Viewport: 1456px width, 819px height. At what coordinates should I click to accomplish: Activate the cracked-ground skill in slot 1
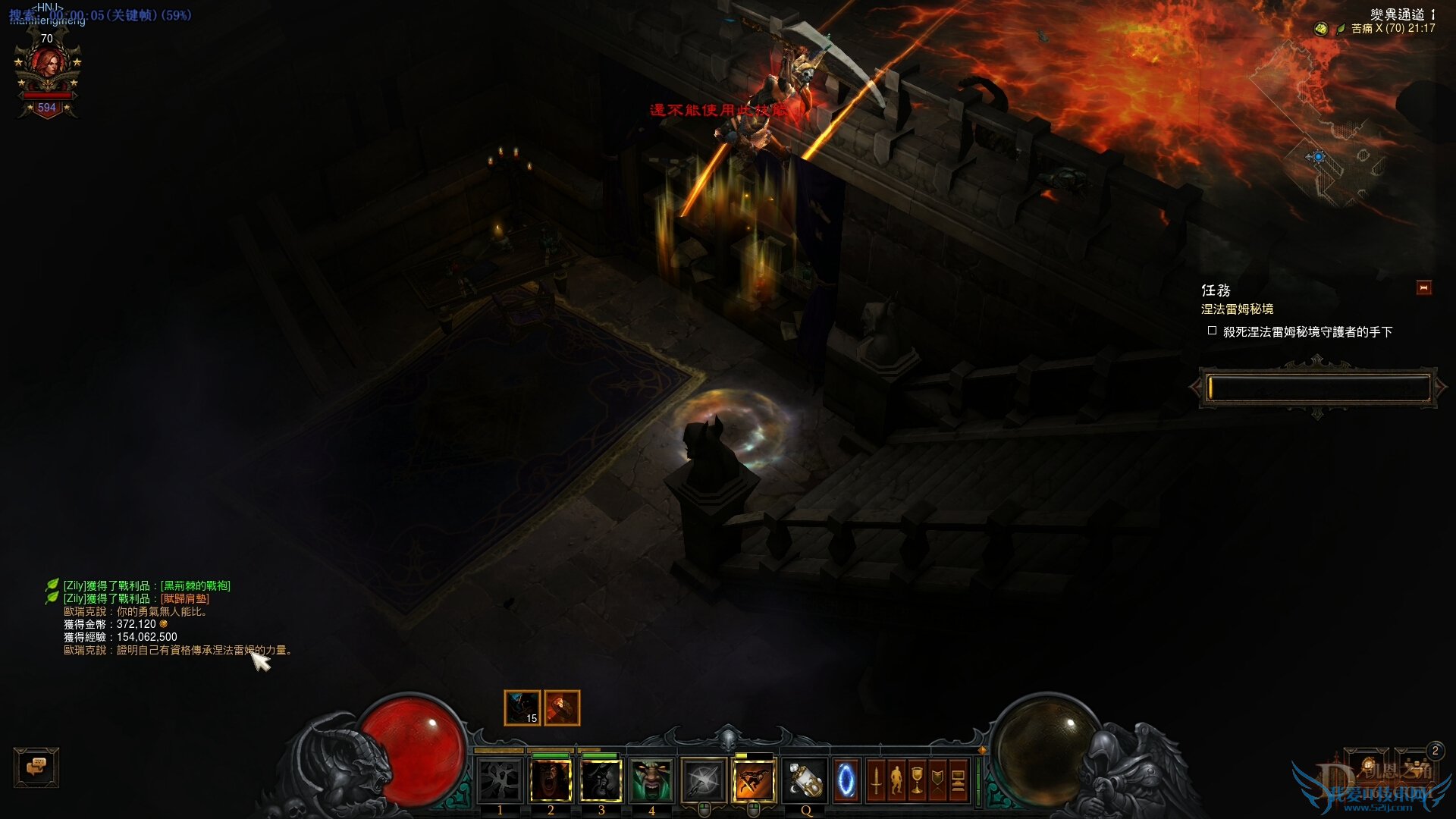pyautogui.click(x=500, y=781)
